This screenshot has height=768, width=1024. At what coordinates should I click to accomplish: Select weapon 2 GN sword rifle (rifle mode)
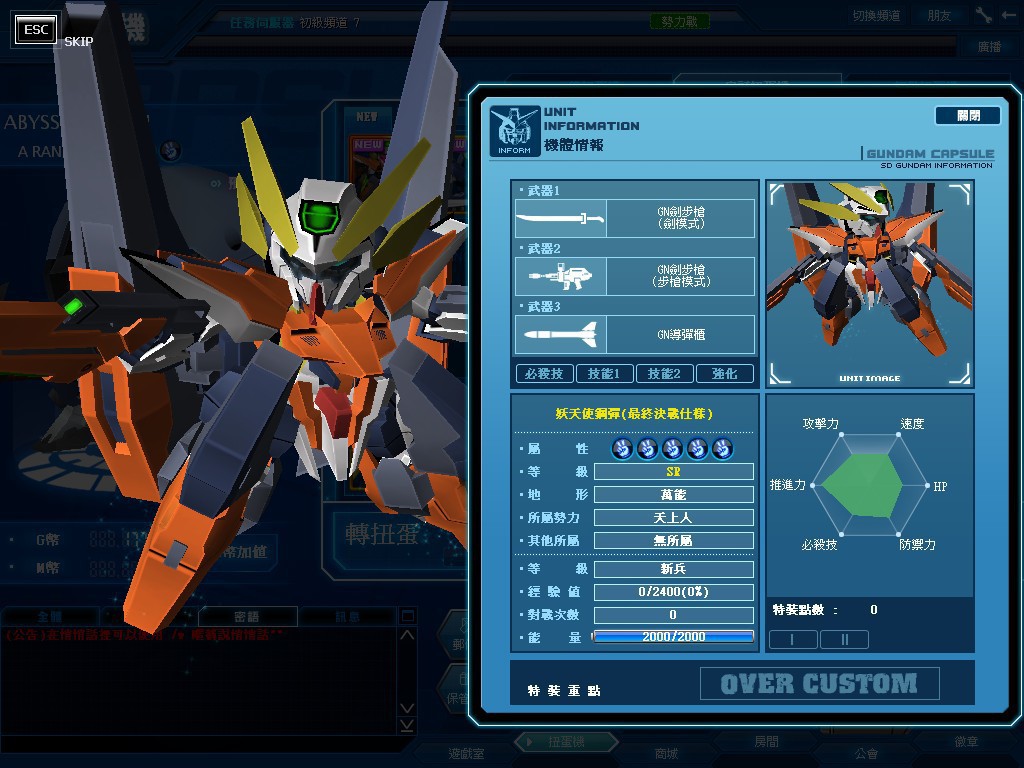pos(635,276)
